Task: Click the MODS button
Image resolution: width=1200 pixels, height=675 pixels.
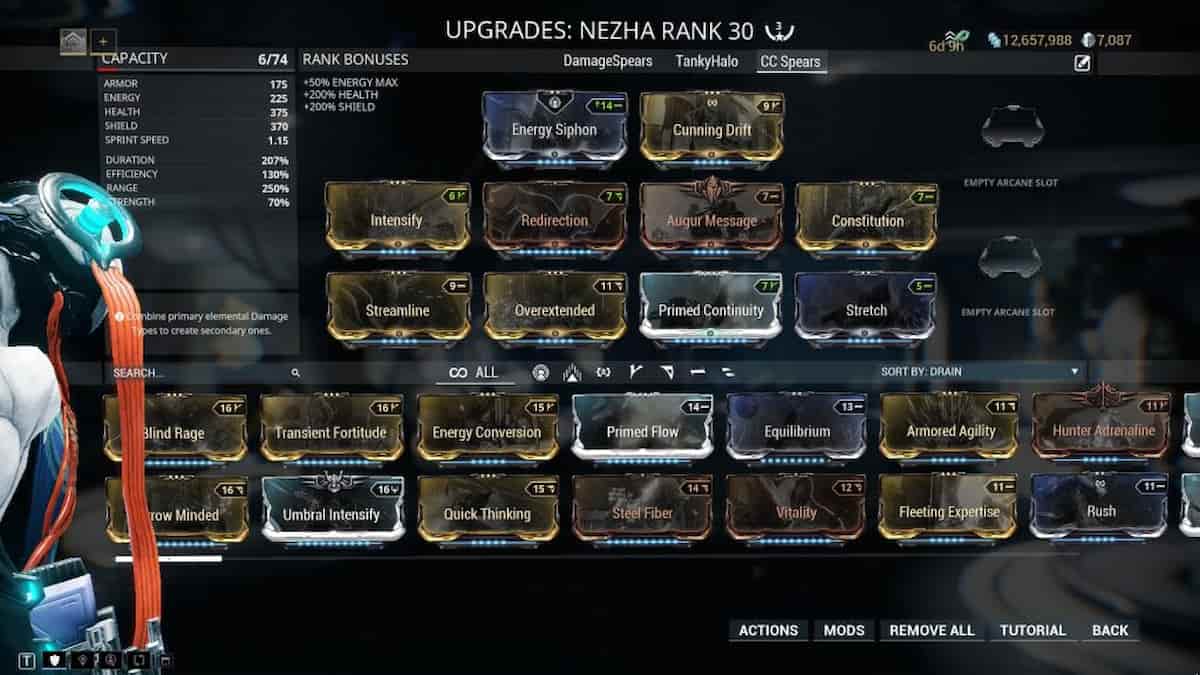Action: tap(844, 630)
